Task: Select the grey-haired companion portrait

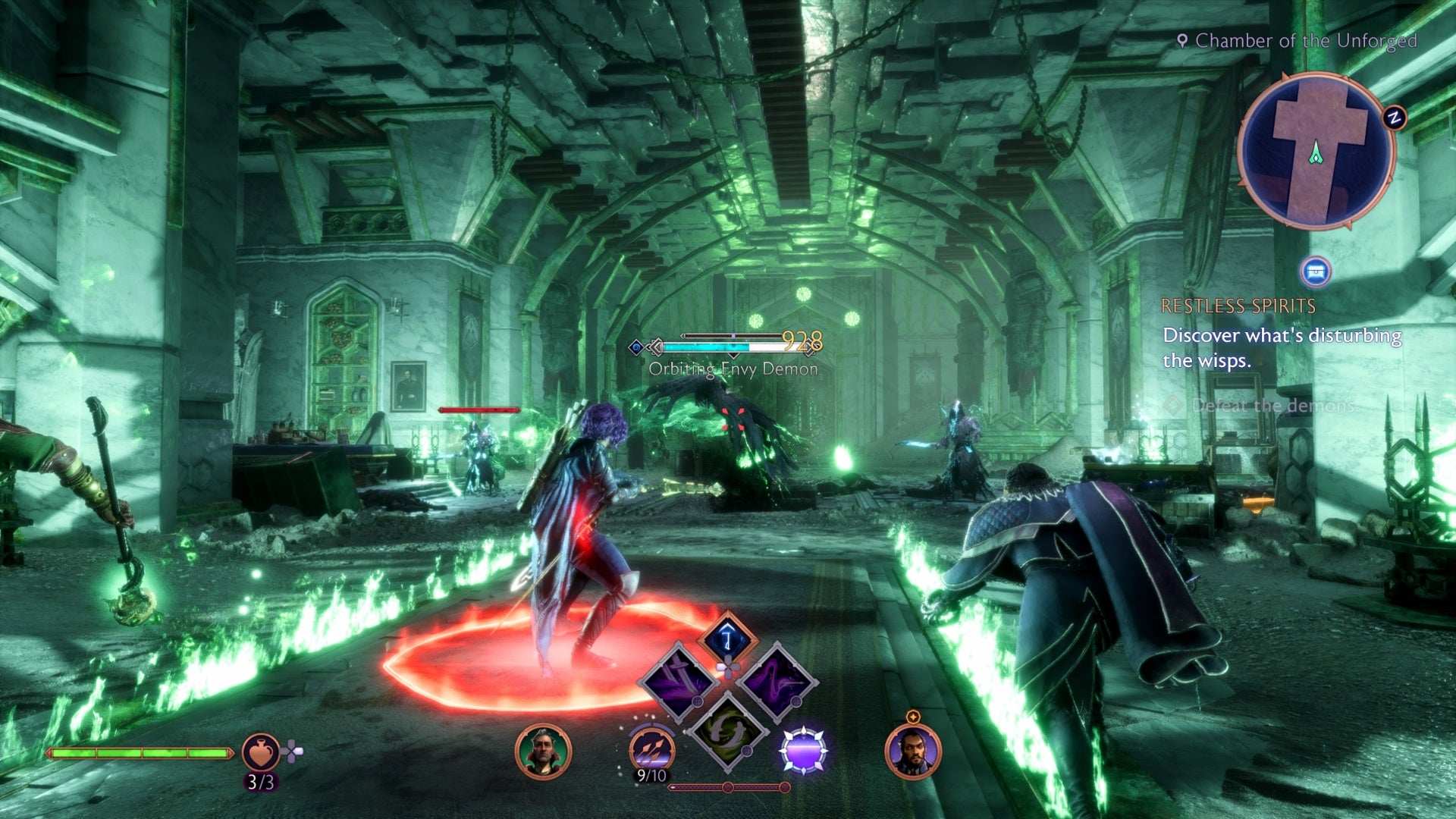Action: pos(543,751)
